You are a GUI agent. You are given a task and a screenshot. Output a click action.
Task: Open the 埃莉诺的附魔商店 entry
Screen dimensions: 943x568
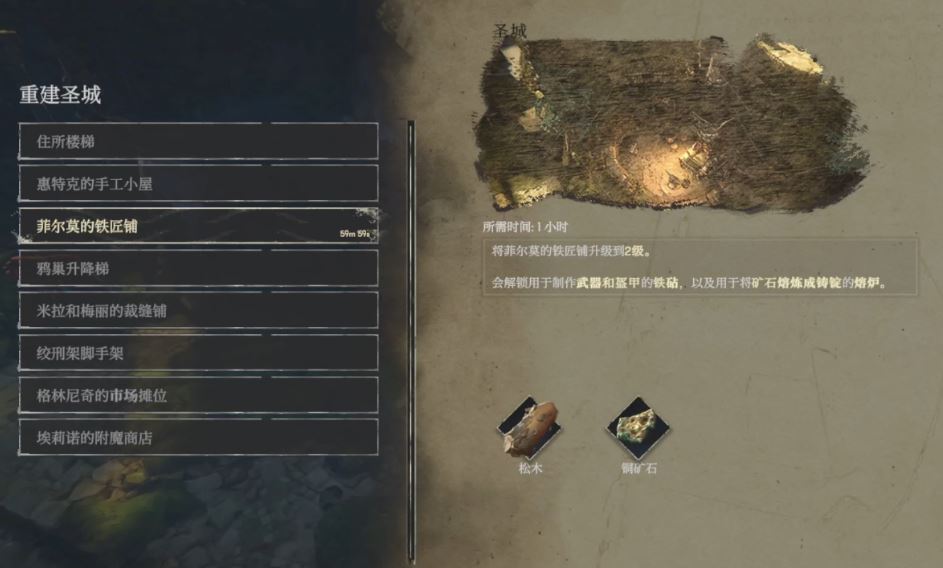198,437
